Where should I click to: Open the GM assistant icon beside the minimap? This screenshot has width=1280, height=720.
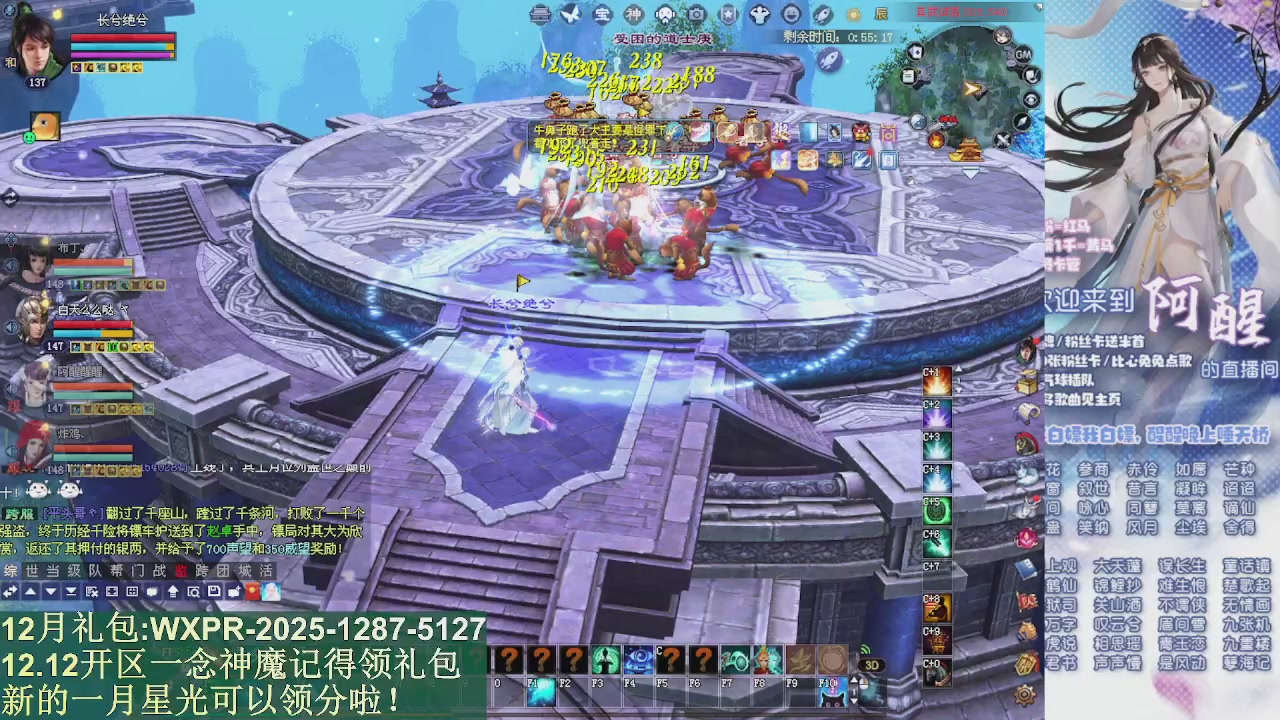click(x=1022, y=55)
